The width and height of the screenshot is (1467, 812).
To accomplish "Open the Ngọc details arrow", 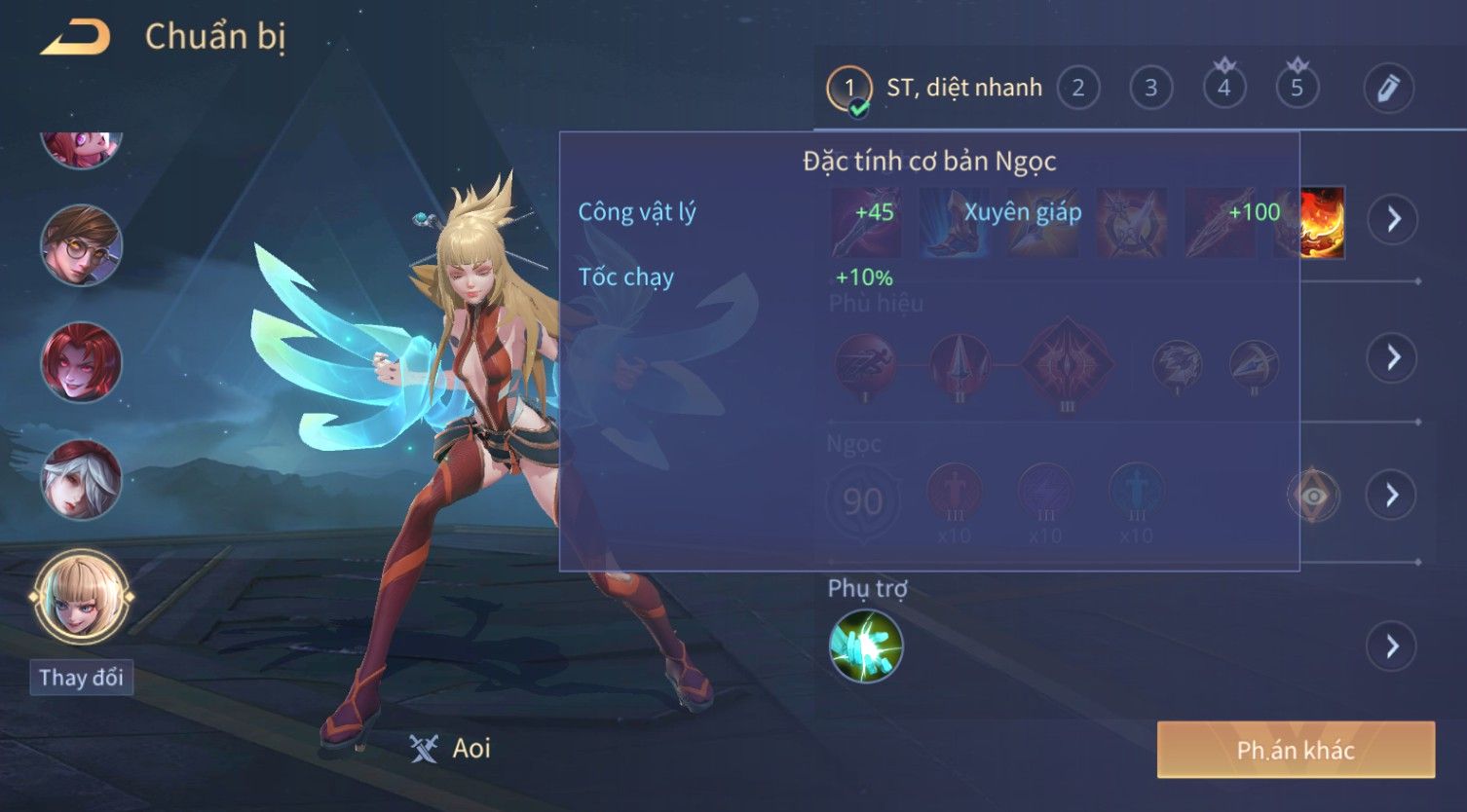I will click(1393, 496).
